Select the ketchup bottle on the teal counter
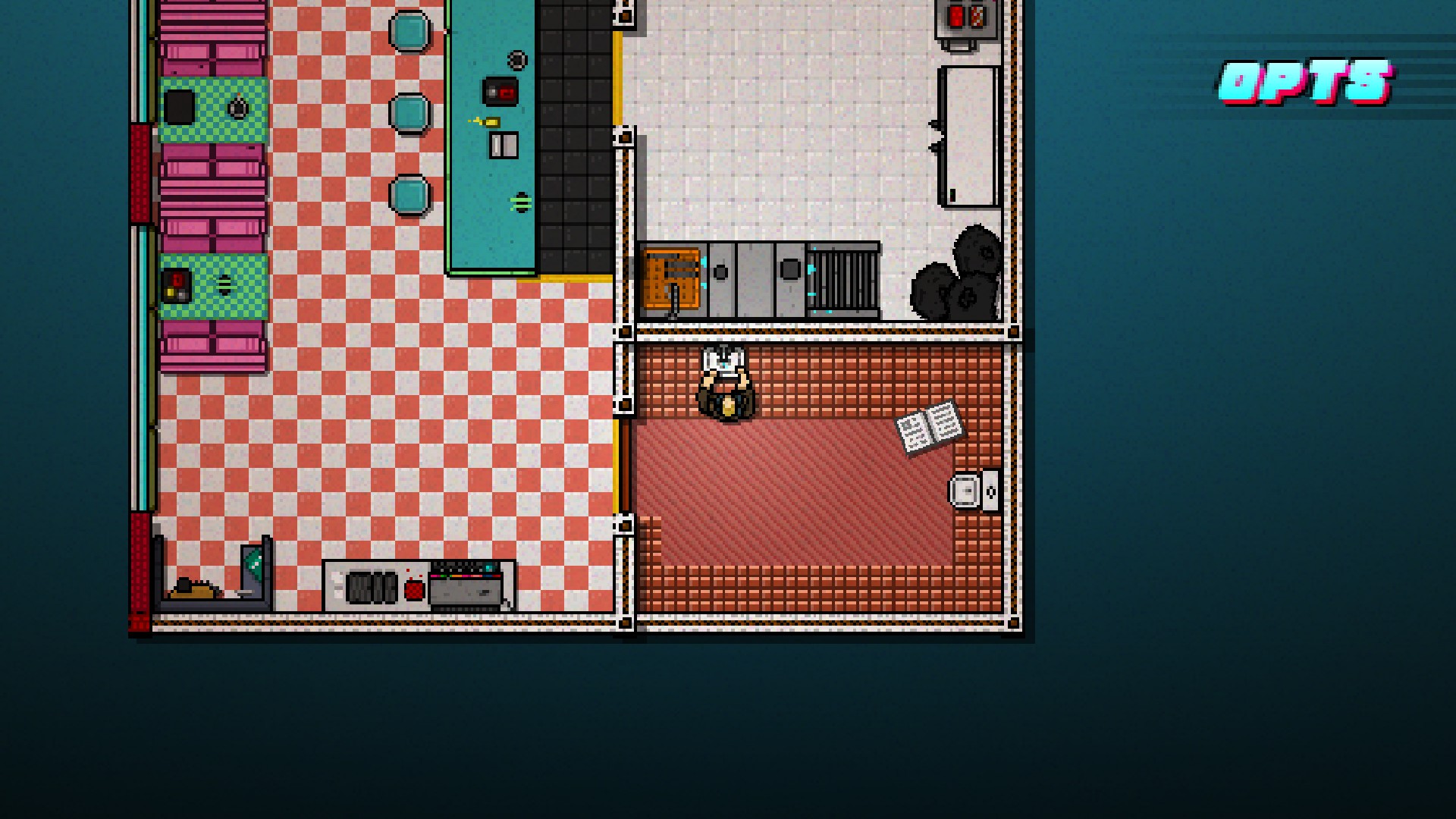 (491, 121)
